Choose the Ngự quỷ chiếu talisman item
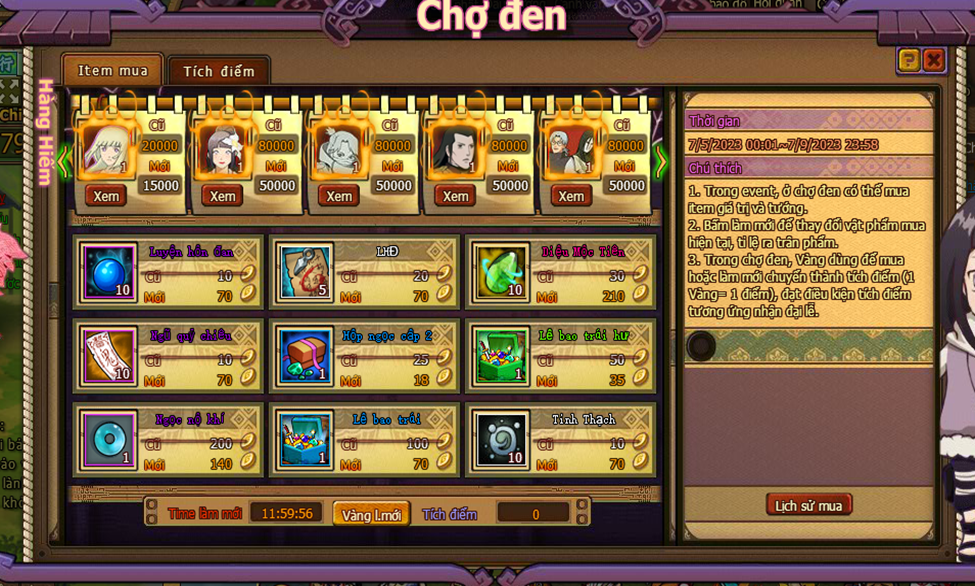The height and width of the screenshot is (586, 975). [x=108, y=357]
